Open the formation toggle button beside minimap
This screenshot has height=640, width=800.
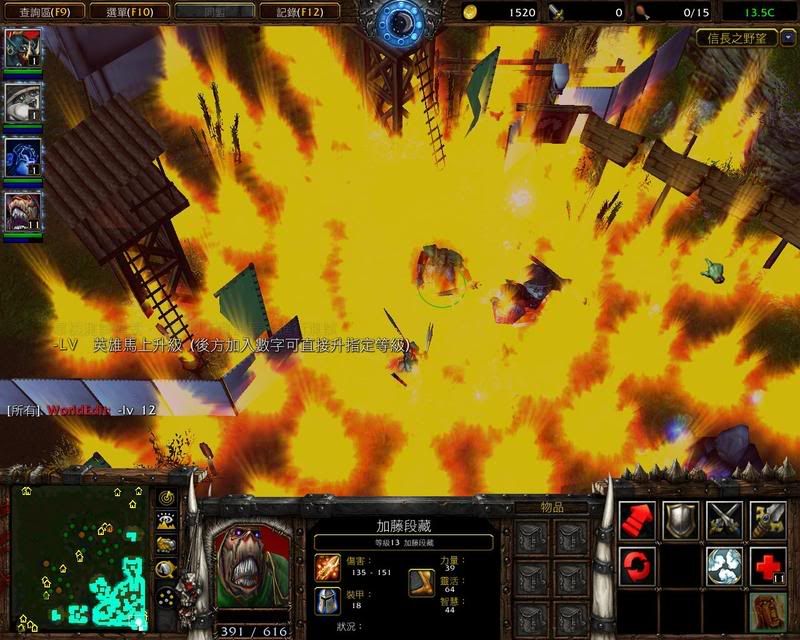coord(166,595)
